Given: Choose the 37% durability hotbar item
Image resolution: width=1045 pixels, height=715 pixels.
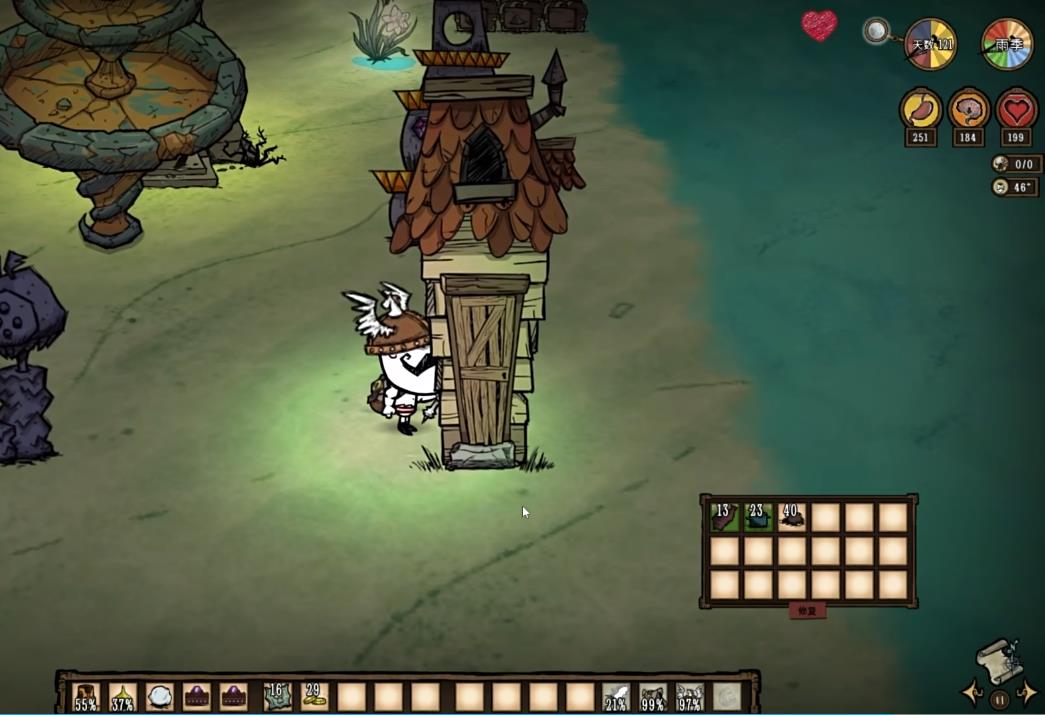Looking at the screenshot, I should click(123, 696).
